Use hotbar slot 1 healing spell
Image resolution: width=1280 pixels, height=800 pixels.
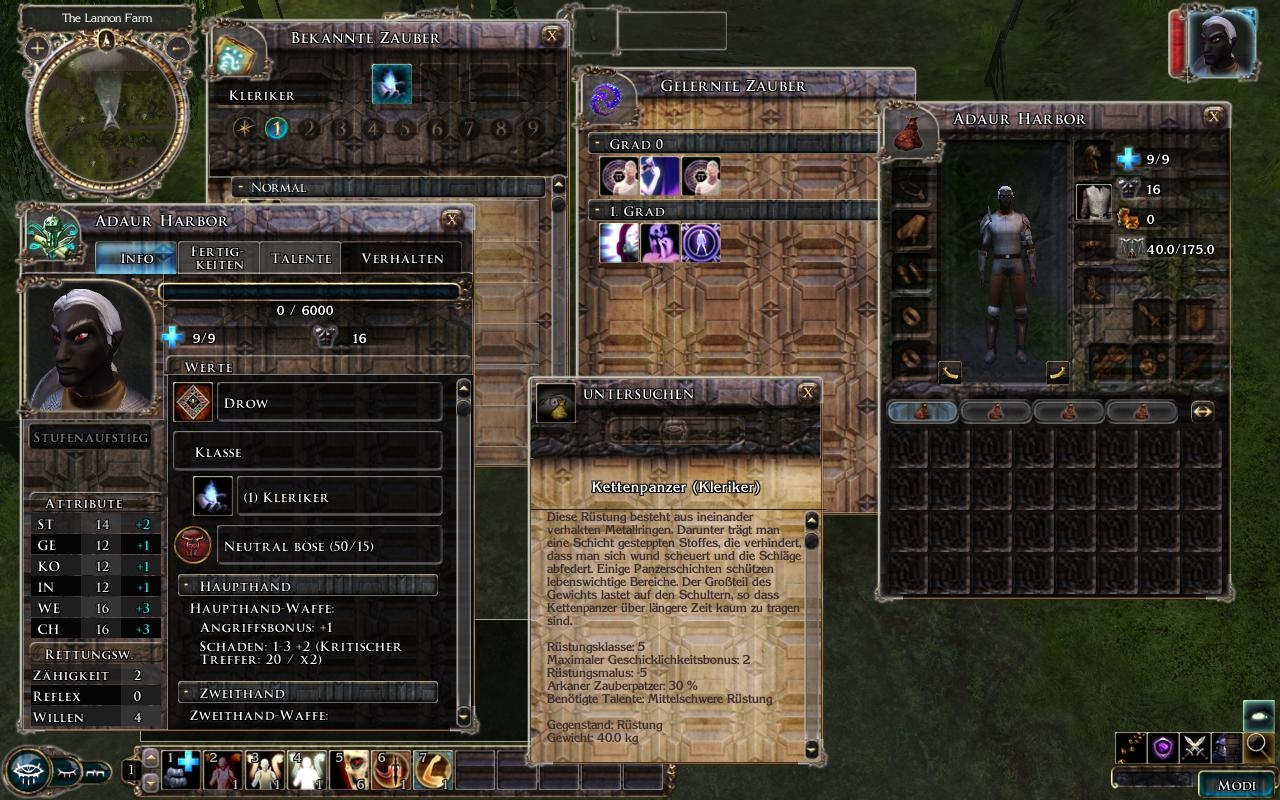click(x=181, y=770)
